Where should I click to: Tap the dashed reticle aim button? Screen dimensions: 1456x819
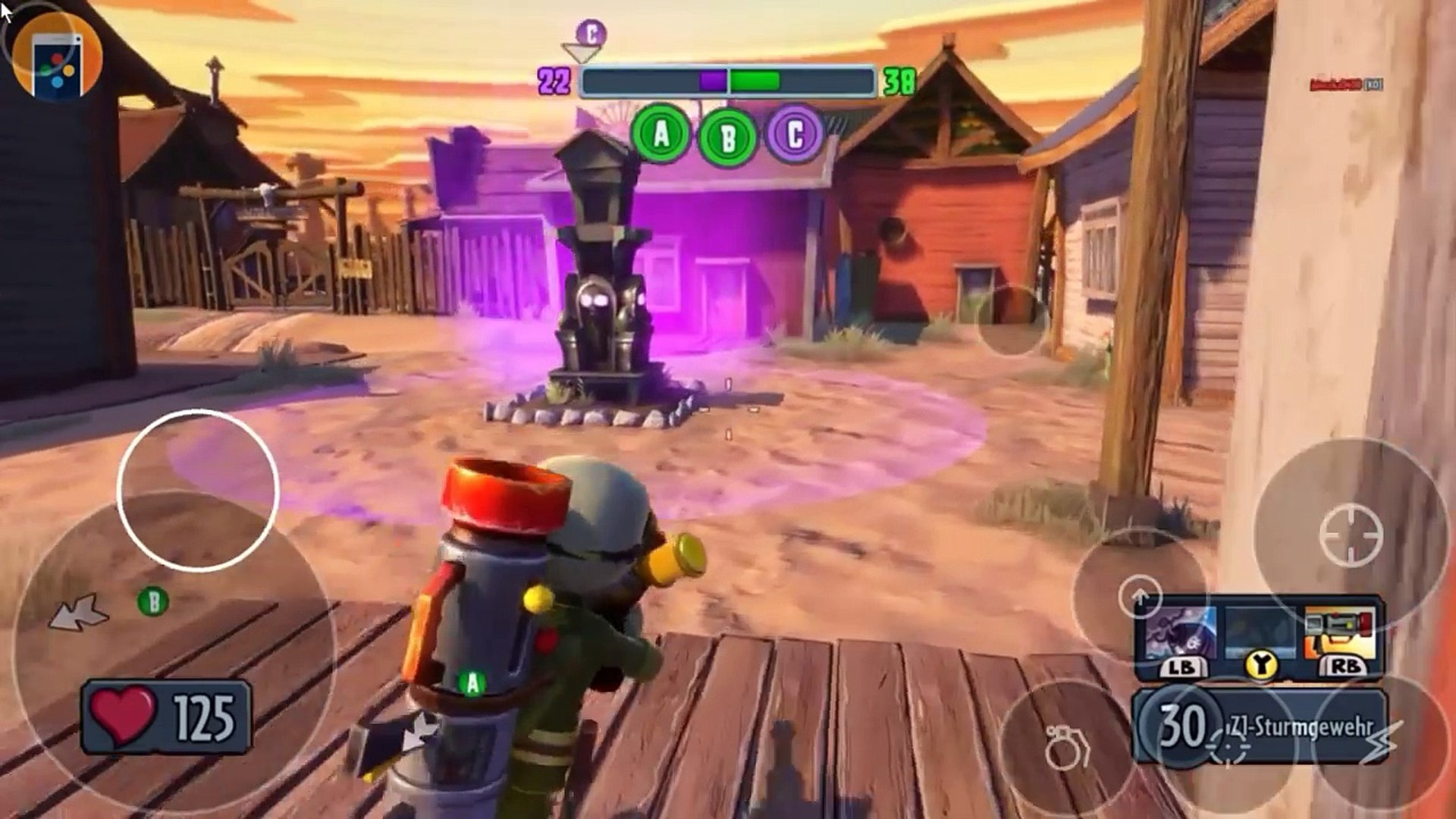tap(1228, 747)
